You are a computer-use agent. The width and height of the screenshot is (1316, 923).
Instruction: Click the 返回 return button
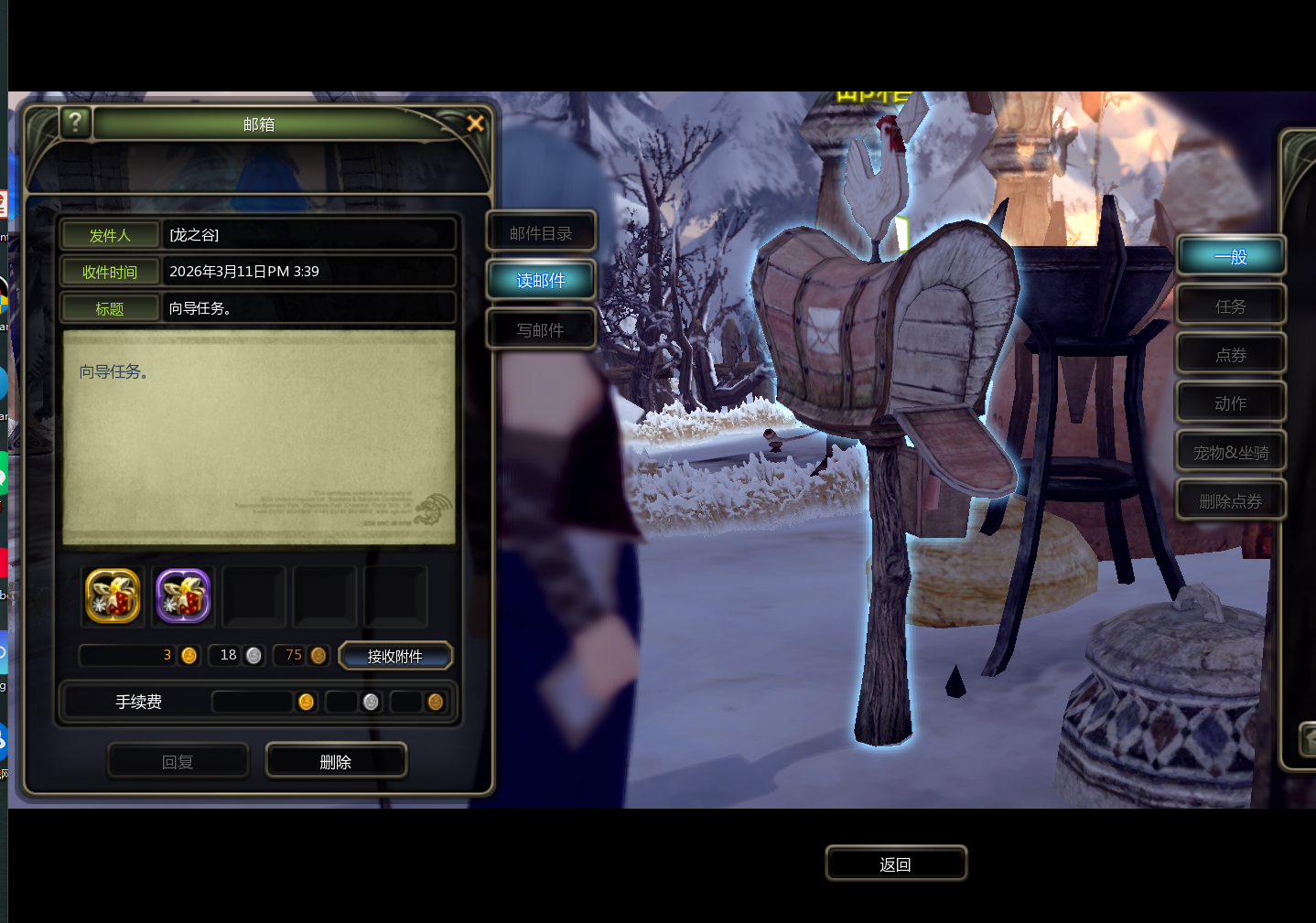click(895, 864)
